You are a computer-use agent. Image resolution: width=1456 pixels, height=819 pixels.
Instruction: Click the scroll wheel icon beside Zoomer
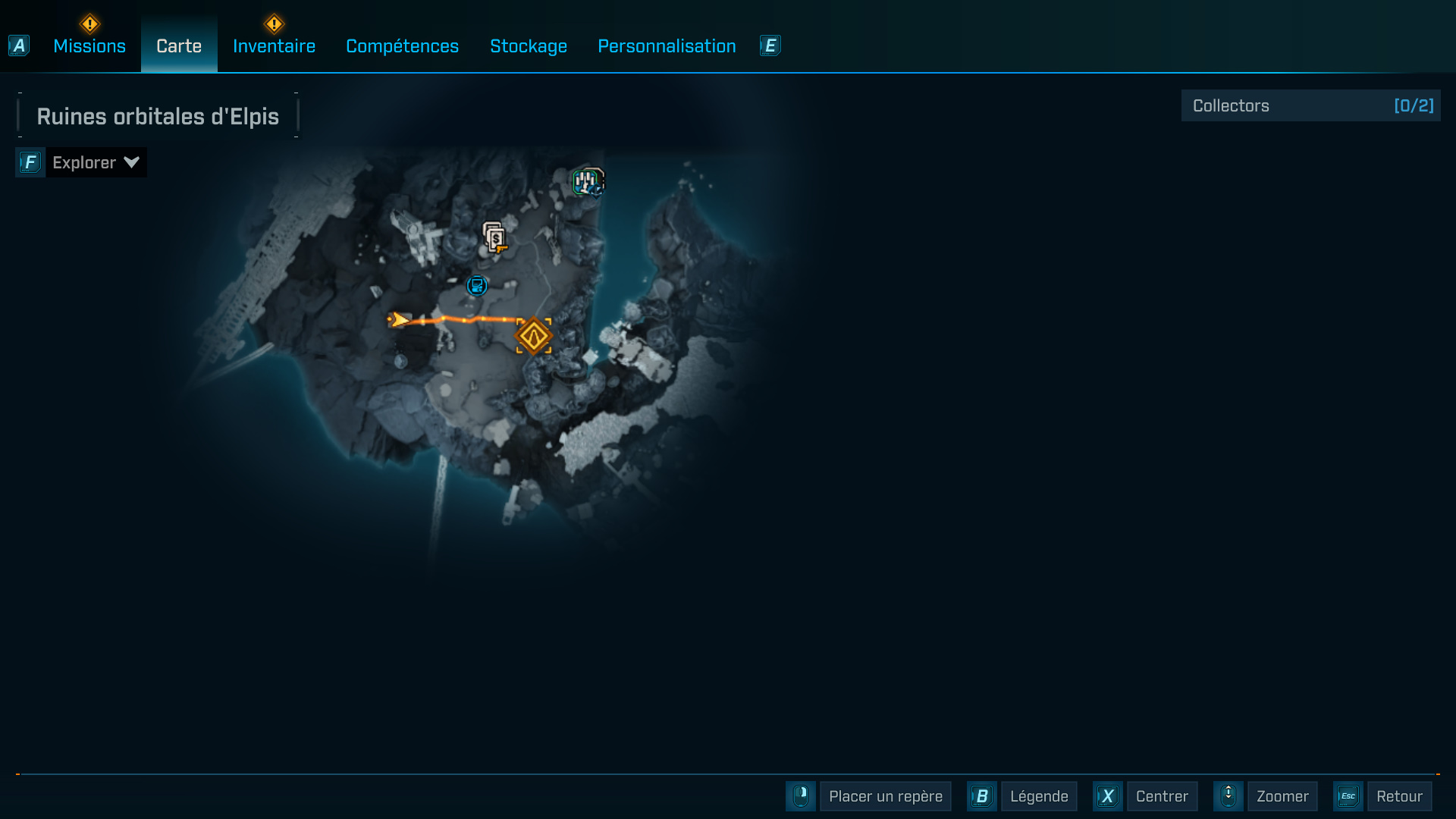pyautogui.click(x=1228, y=796)
